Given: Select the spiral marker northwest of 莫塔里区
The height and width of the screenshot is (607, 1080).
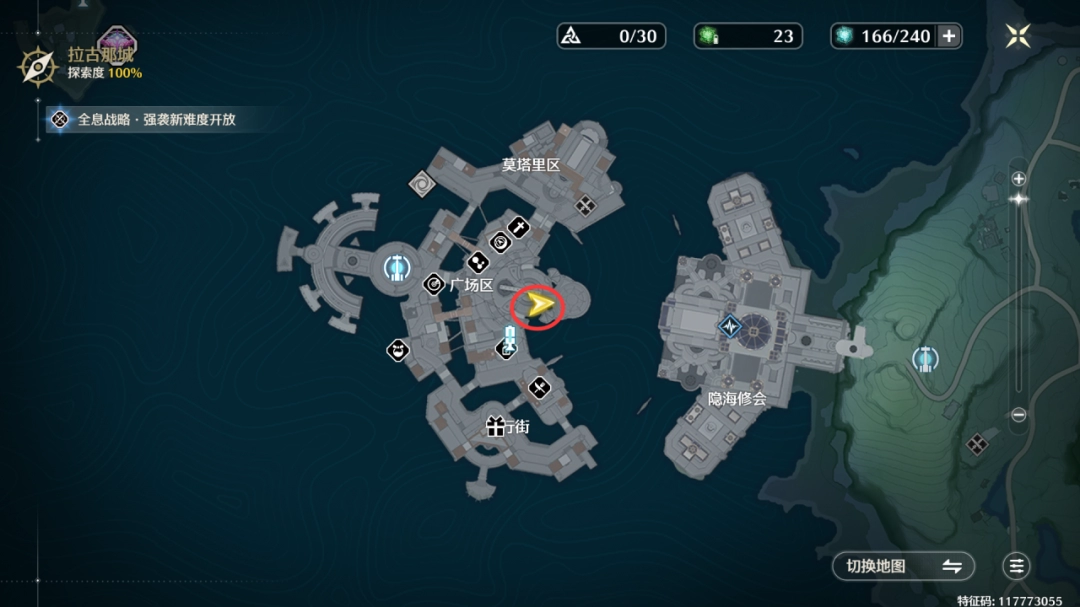Looking at the screenshot, I should click(421, 182).
